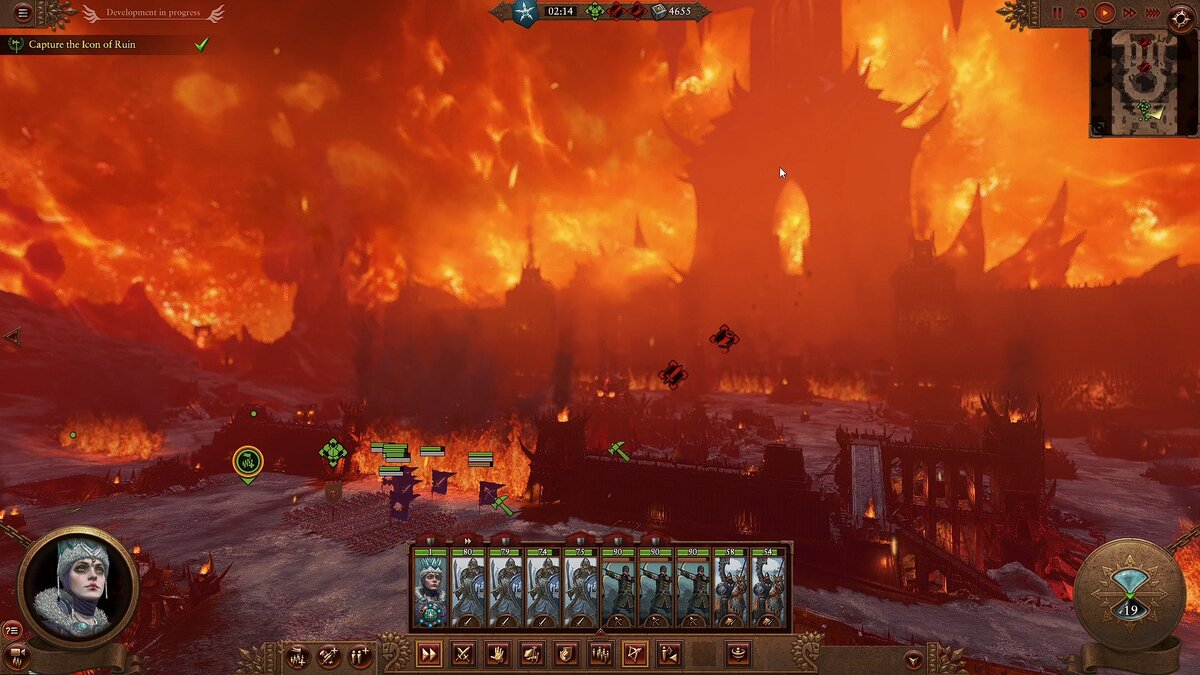
Task: Set battle speed to slow motion
Action: 1081,13
